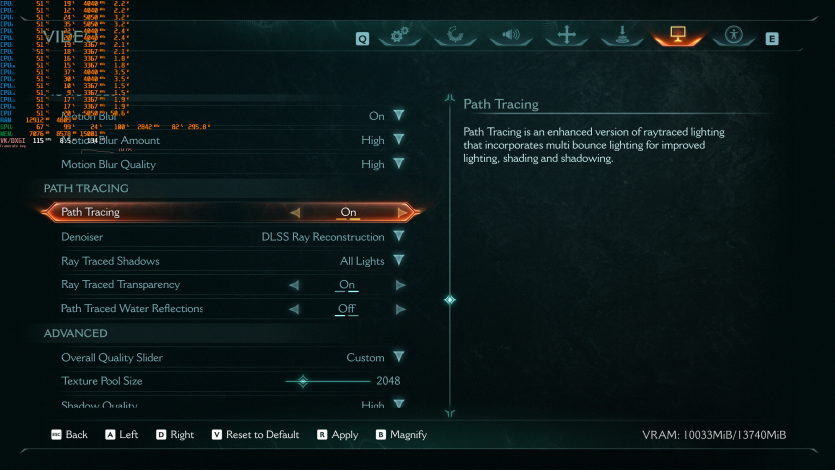Screen dimensions: 835x470
Task: Open the monitor-icon video tab
Action: click(x=677, y=37)
